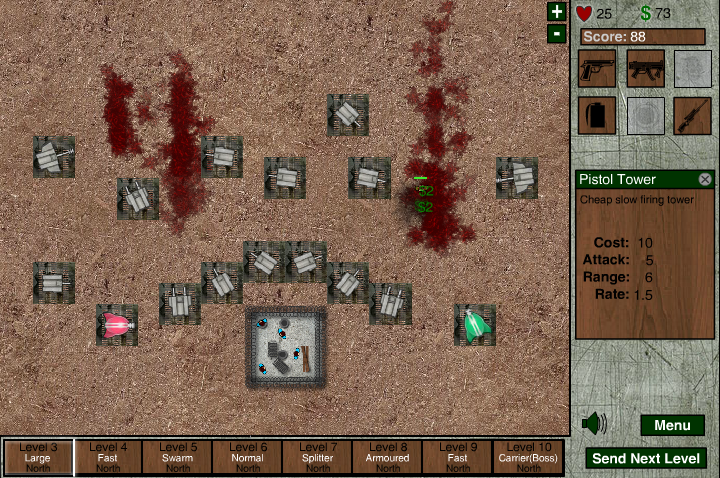Image resolution: width=720 pixels, height=478 pixels.
Task: Send the next level of enemies
Action: tap(646, 459)
